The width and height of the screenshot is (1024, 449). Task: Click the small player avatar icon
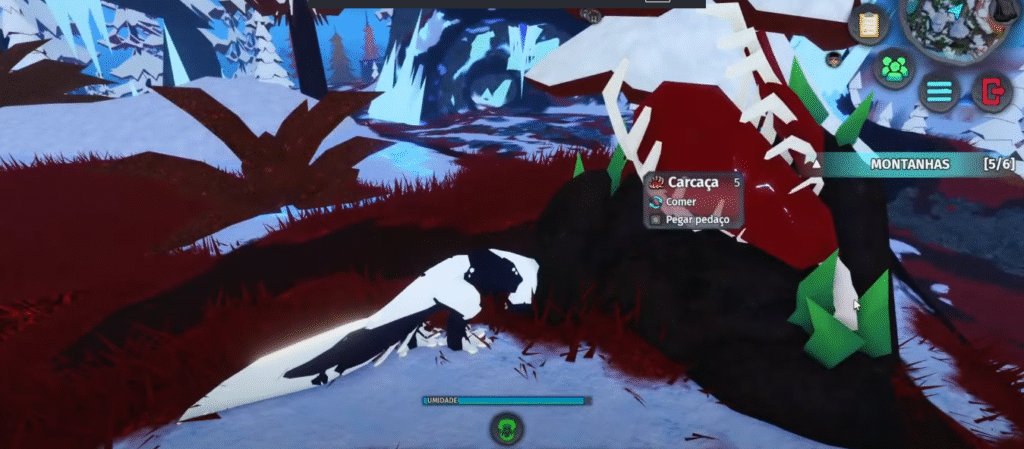[x=833, y=59]
